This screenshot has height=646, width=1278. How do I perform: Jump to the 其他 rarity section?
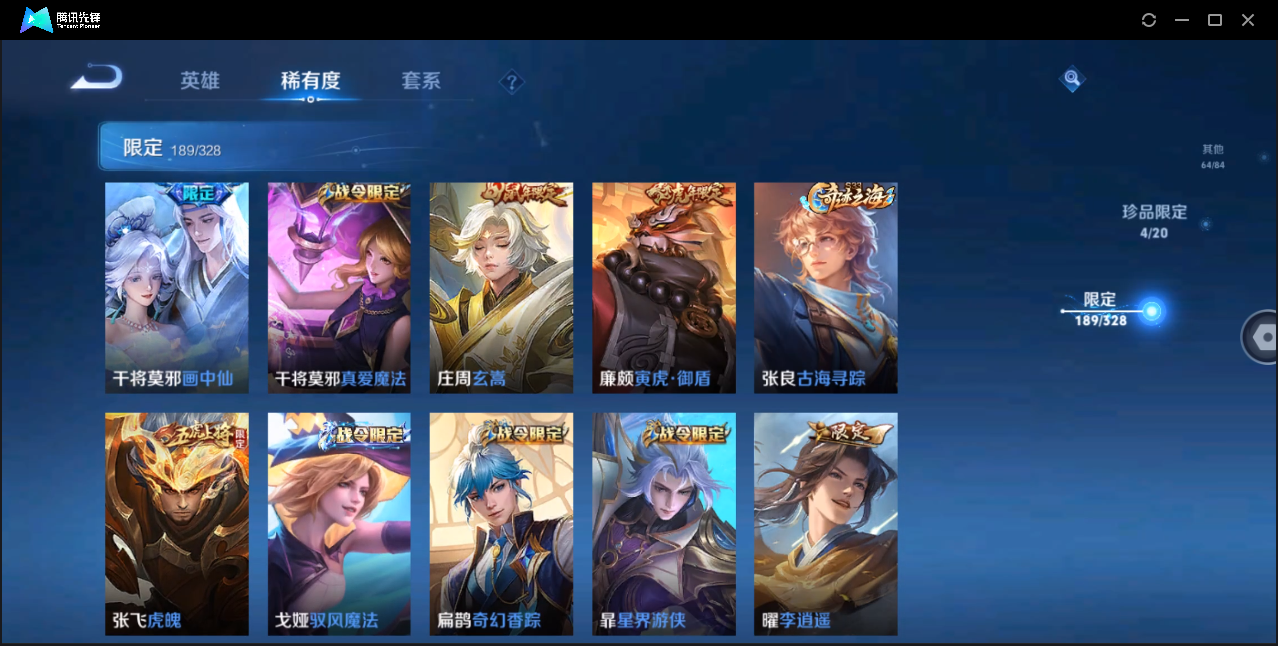(1212, 156)
